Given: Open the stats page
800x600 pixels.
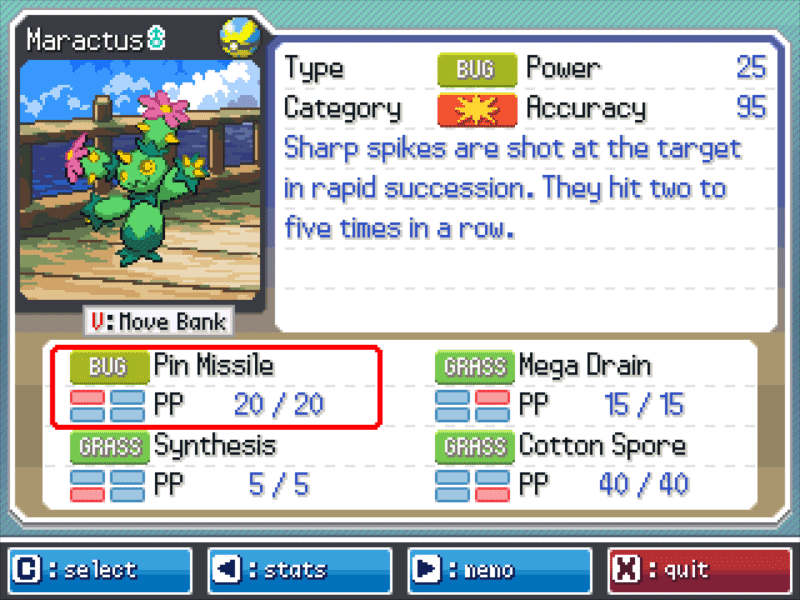Looking at the screenshot, I should [299, 570].
